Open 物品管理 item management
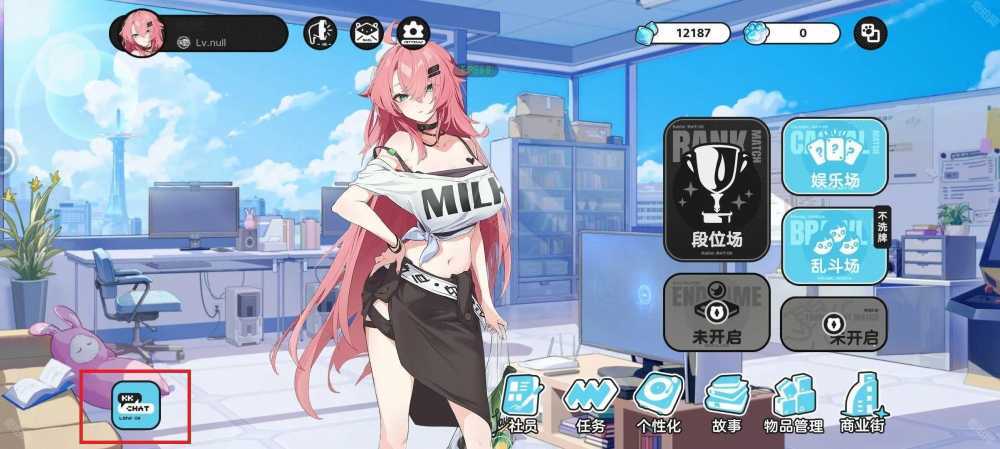Screen dimensions: 1000x449 tap(794, 402)
